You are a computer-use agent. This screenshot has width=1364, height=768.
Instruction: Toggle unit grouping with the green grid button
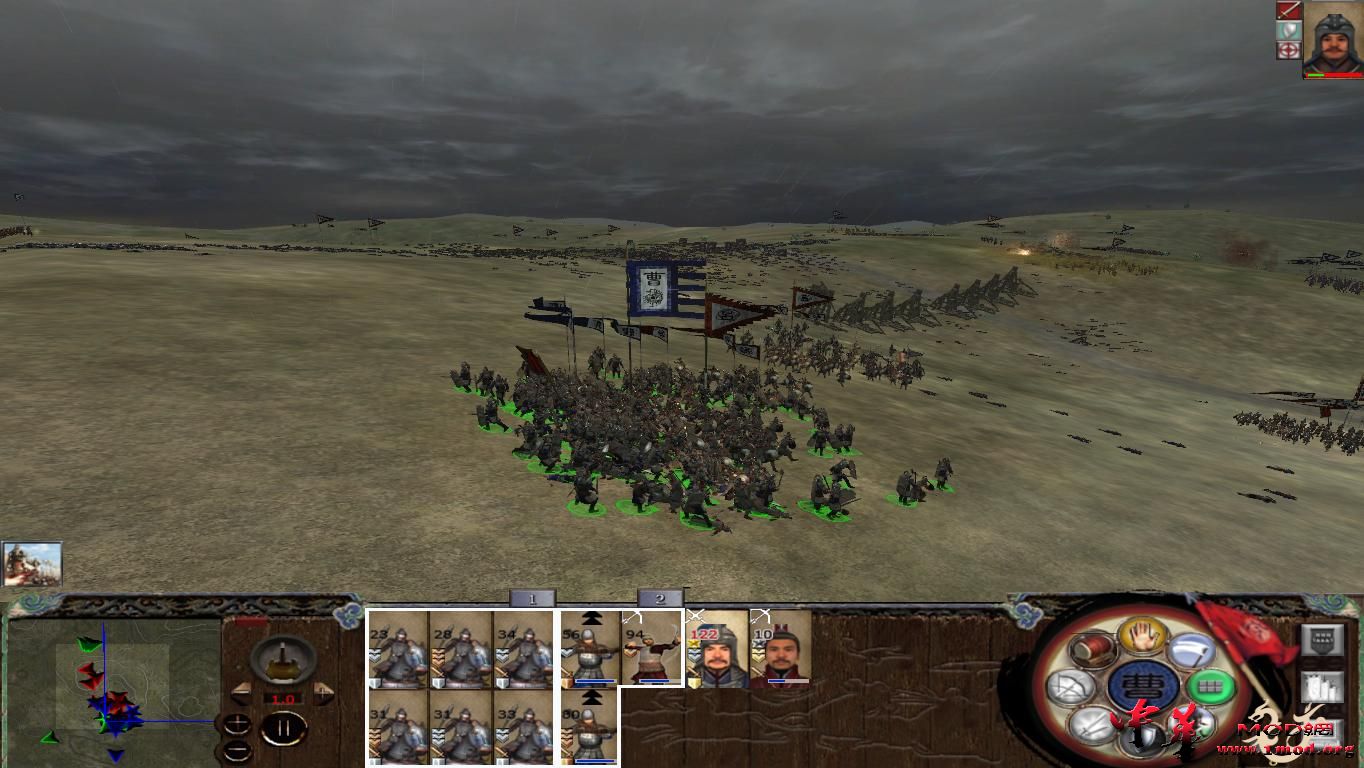click(x=1209, y=685)
